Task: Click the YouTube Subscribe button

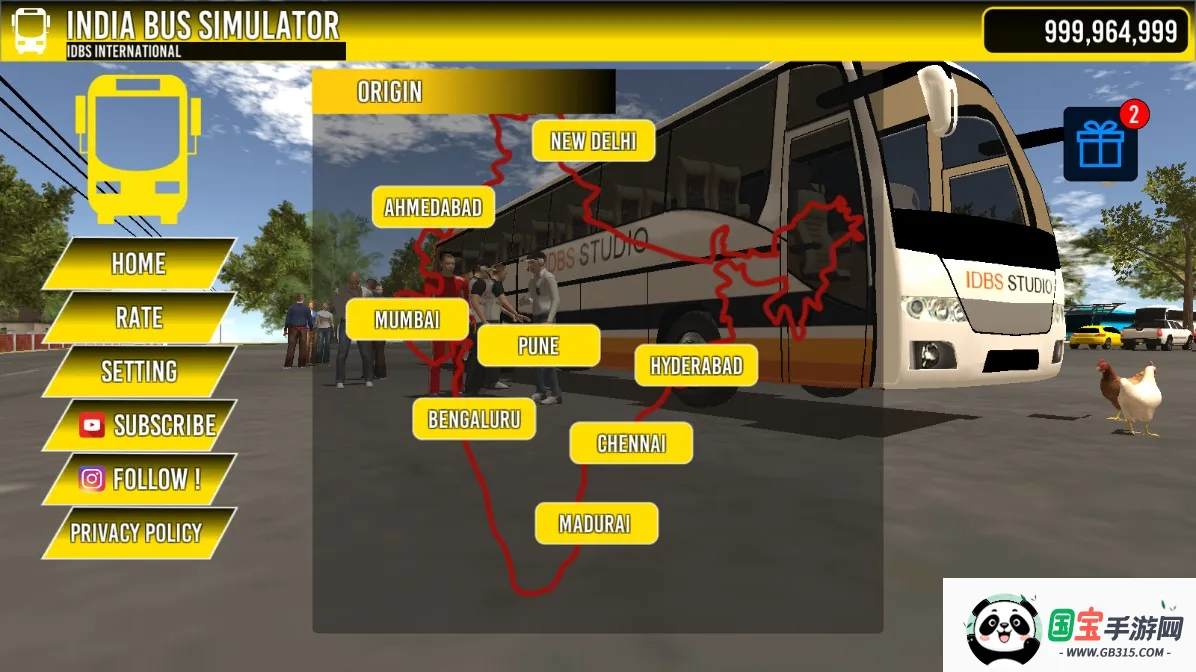Action: (x=140, y=426)
